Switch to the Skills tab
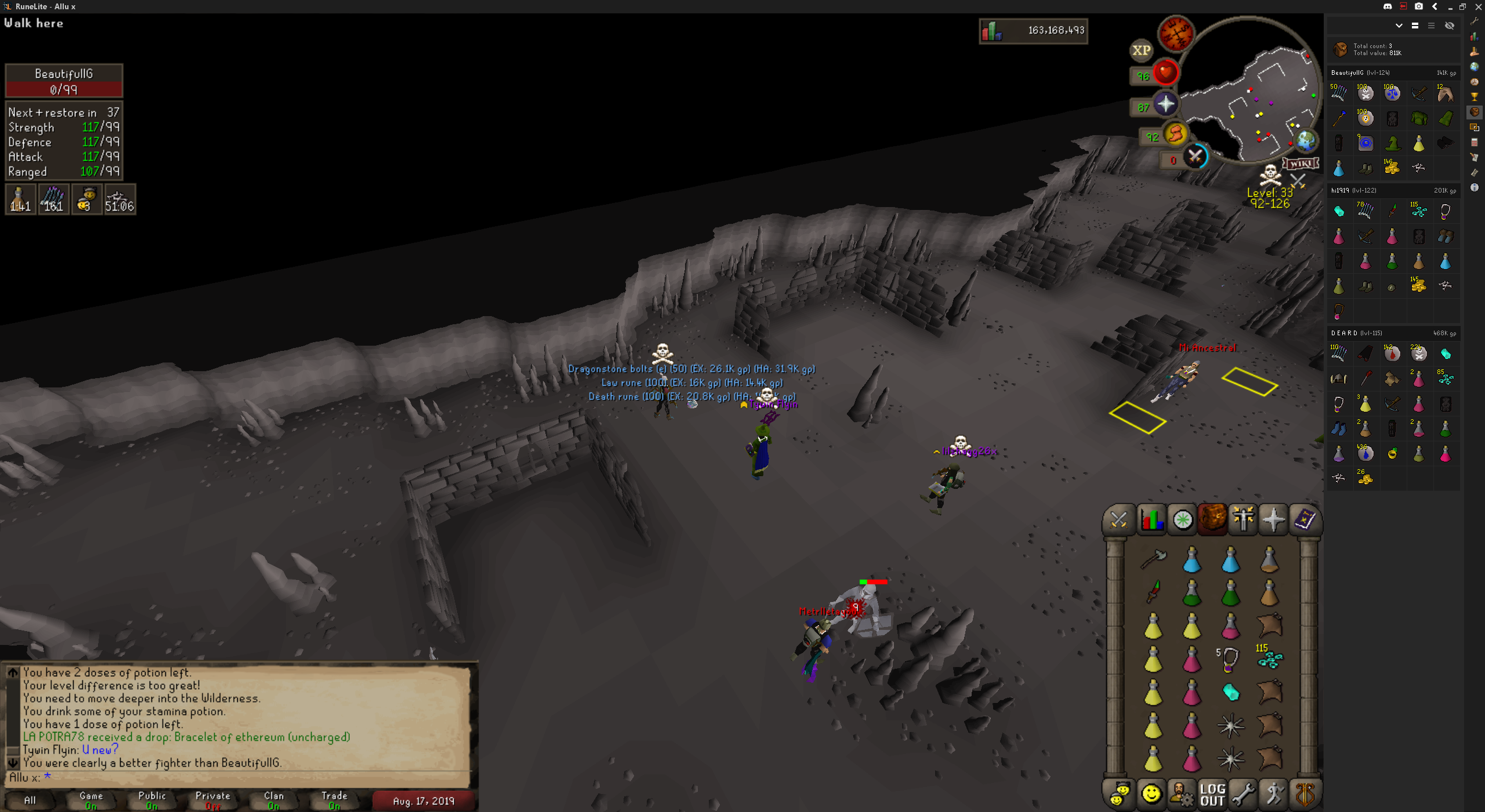1485x812 pixels. pos(1151,519)
